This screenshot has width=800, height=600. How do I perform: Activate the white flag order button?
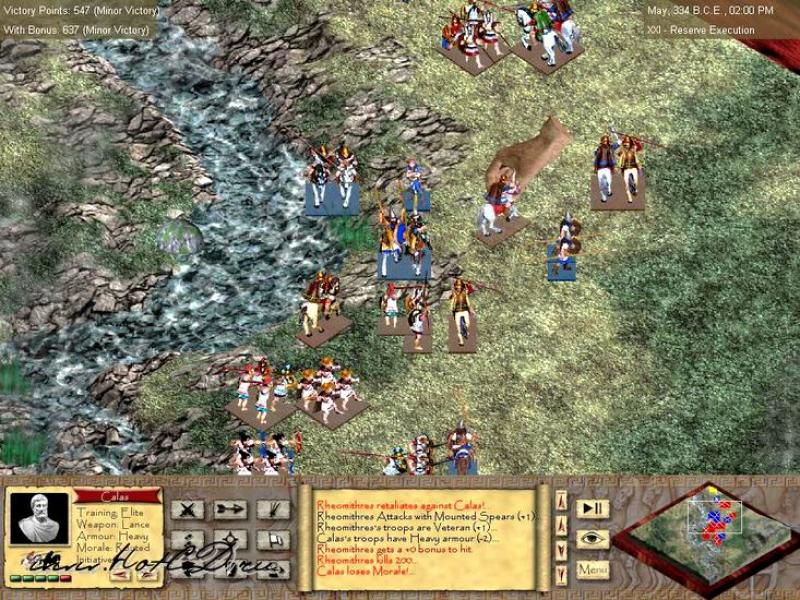point(272,540)
